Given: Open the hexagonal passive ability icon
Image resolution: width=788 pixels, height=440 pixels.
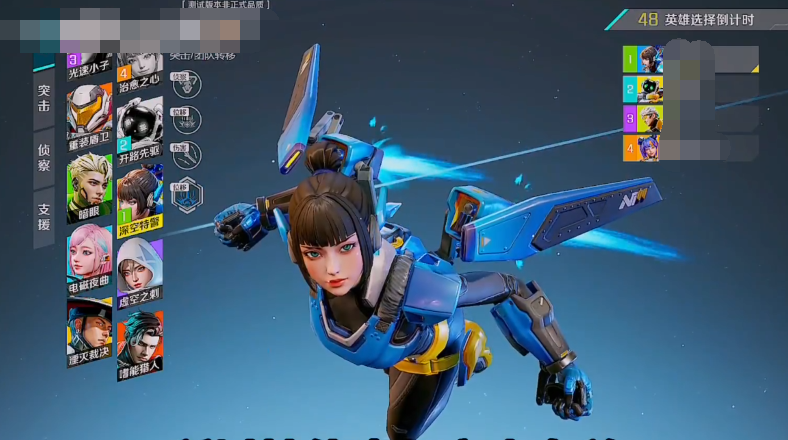Looking at the screenshot, I should pyautogui.click(x=184, y=195).
